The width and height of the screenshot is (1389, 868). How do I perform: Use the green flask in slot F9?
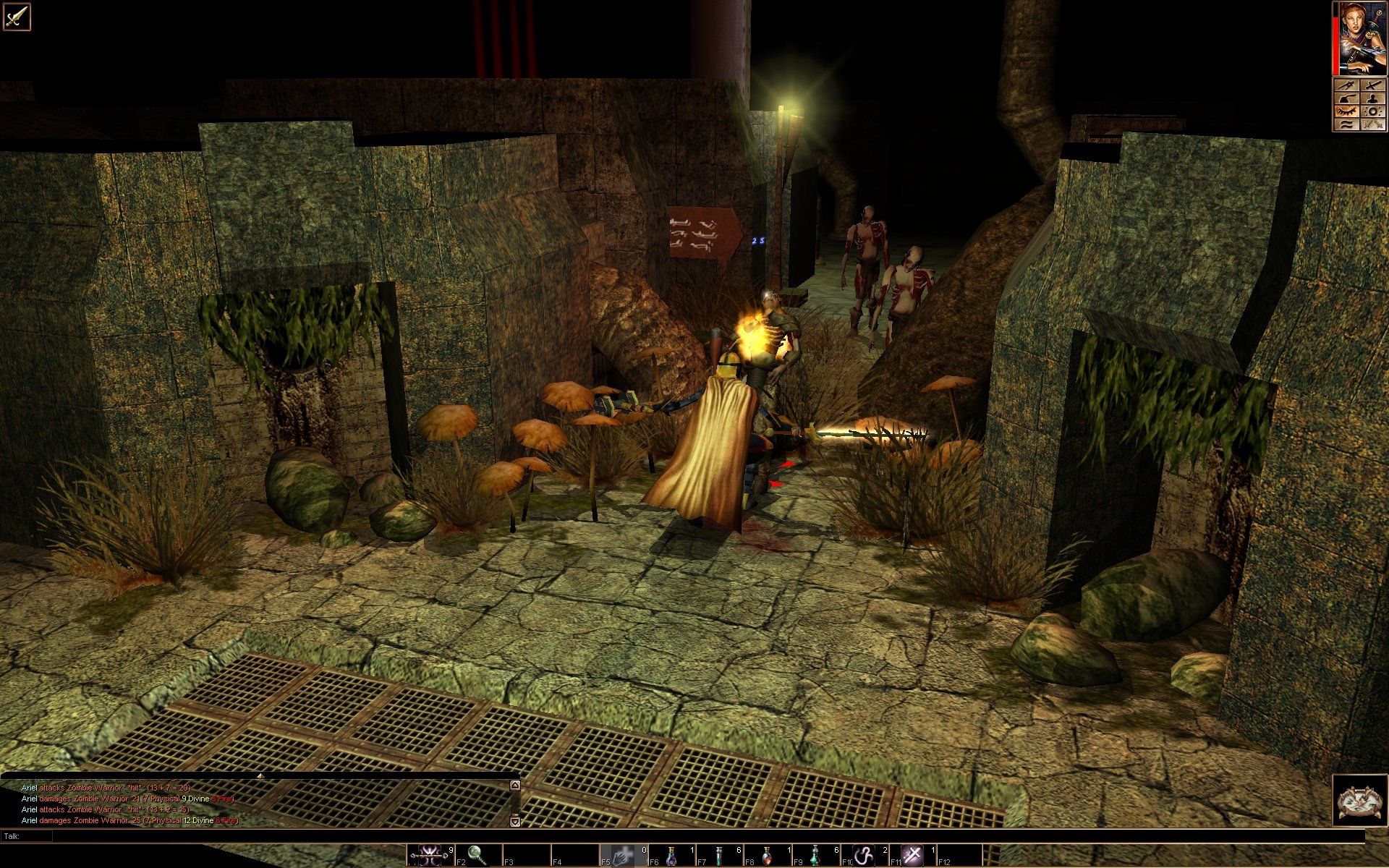point(816,856)
